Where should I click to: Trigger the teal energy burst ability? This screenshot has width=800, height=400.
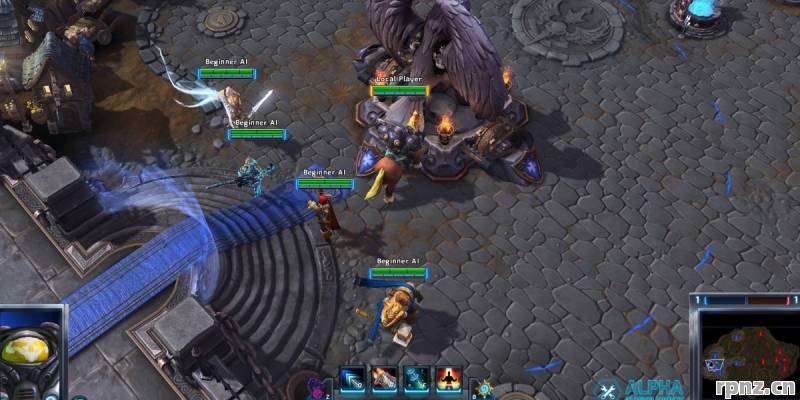pos(416,379)
